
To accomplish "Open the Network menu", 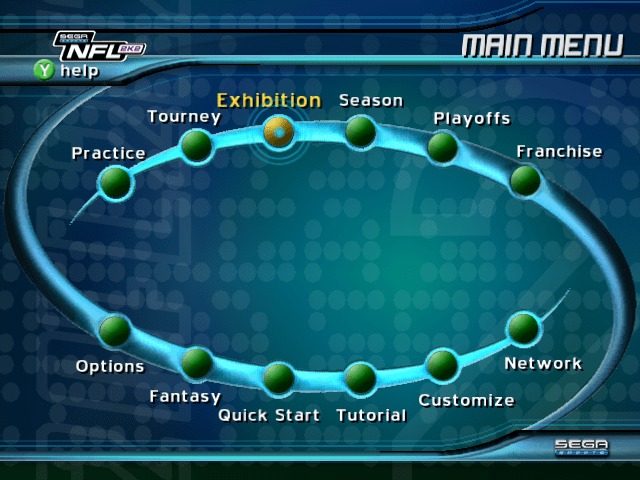I will click(523, 328).
